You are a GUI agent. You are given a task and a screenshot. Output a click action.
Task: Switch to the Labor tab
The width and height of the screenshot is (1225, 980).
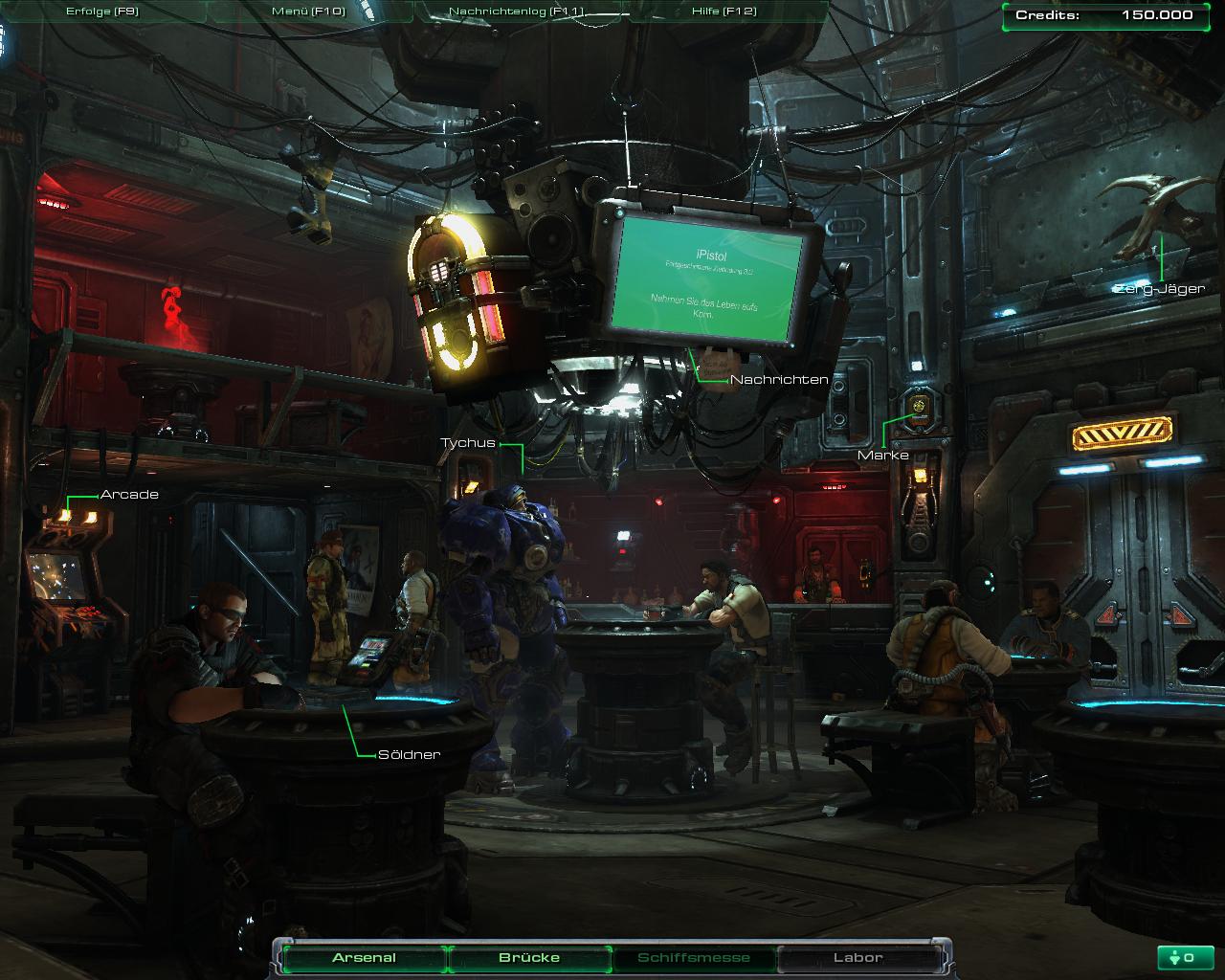click(x=858, y=957)
